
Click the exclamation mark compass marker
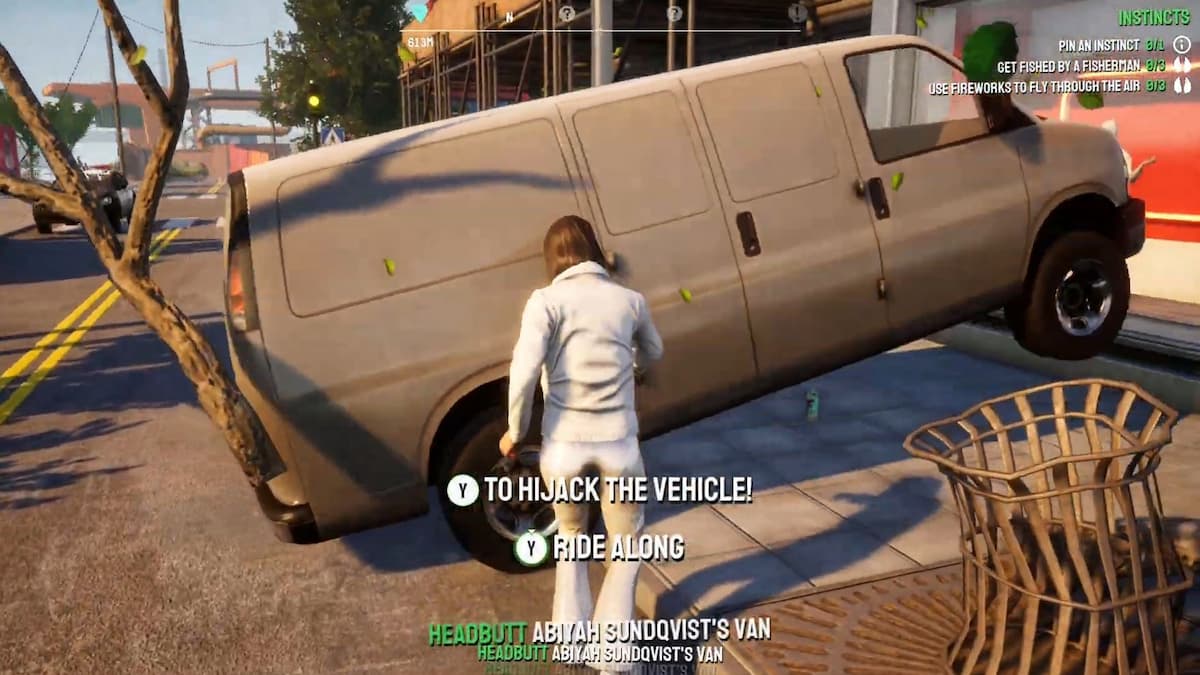[x=797, y=13]
